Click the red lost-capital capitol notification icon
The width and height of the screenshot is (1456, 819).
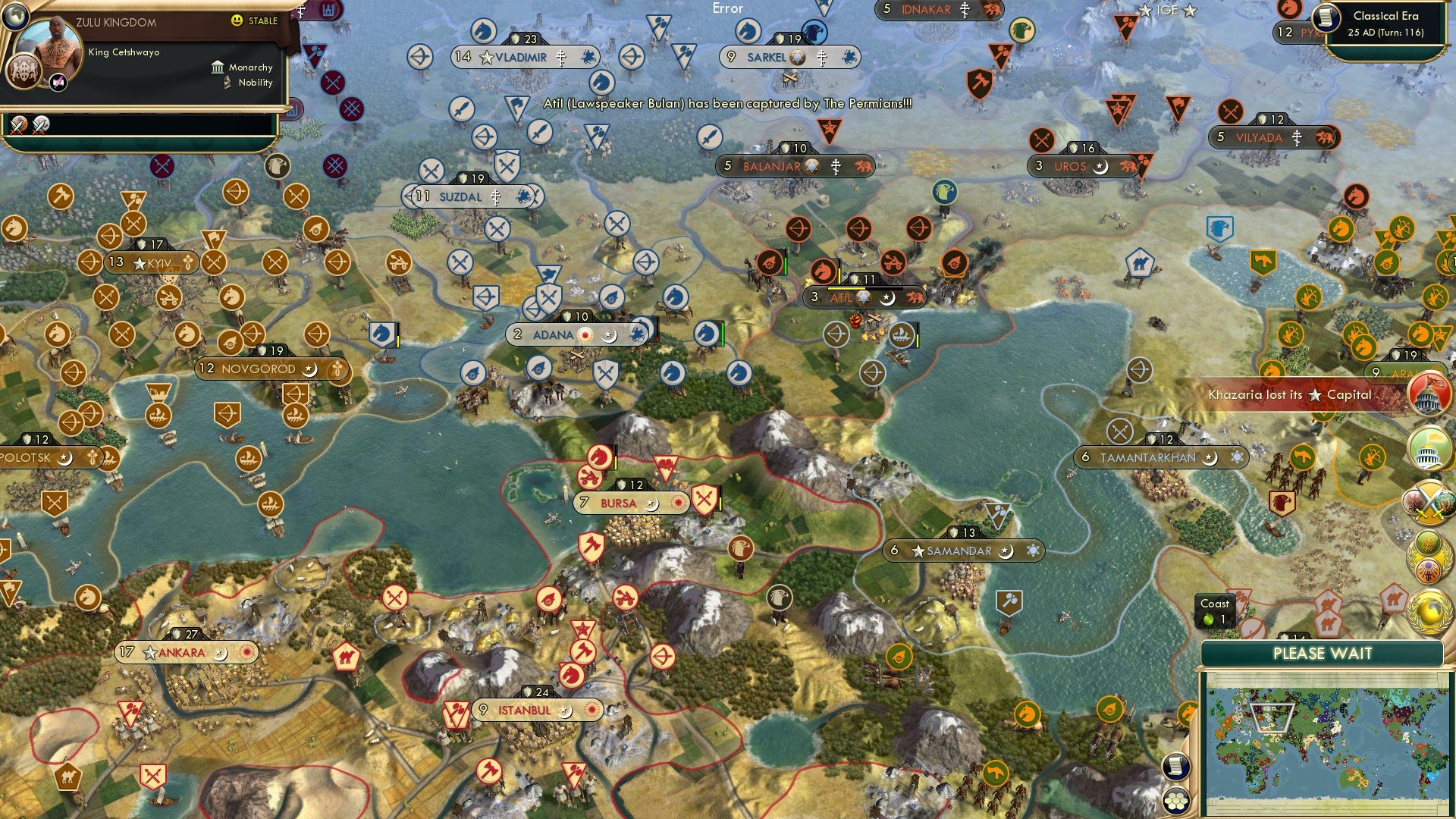pos(1429,394)
